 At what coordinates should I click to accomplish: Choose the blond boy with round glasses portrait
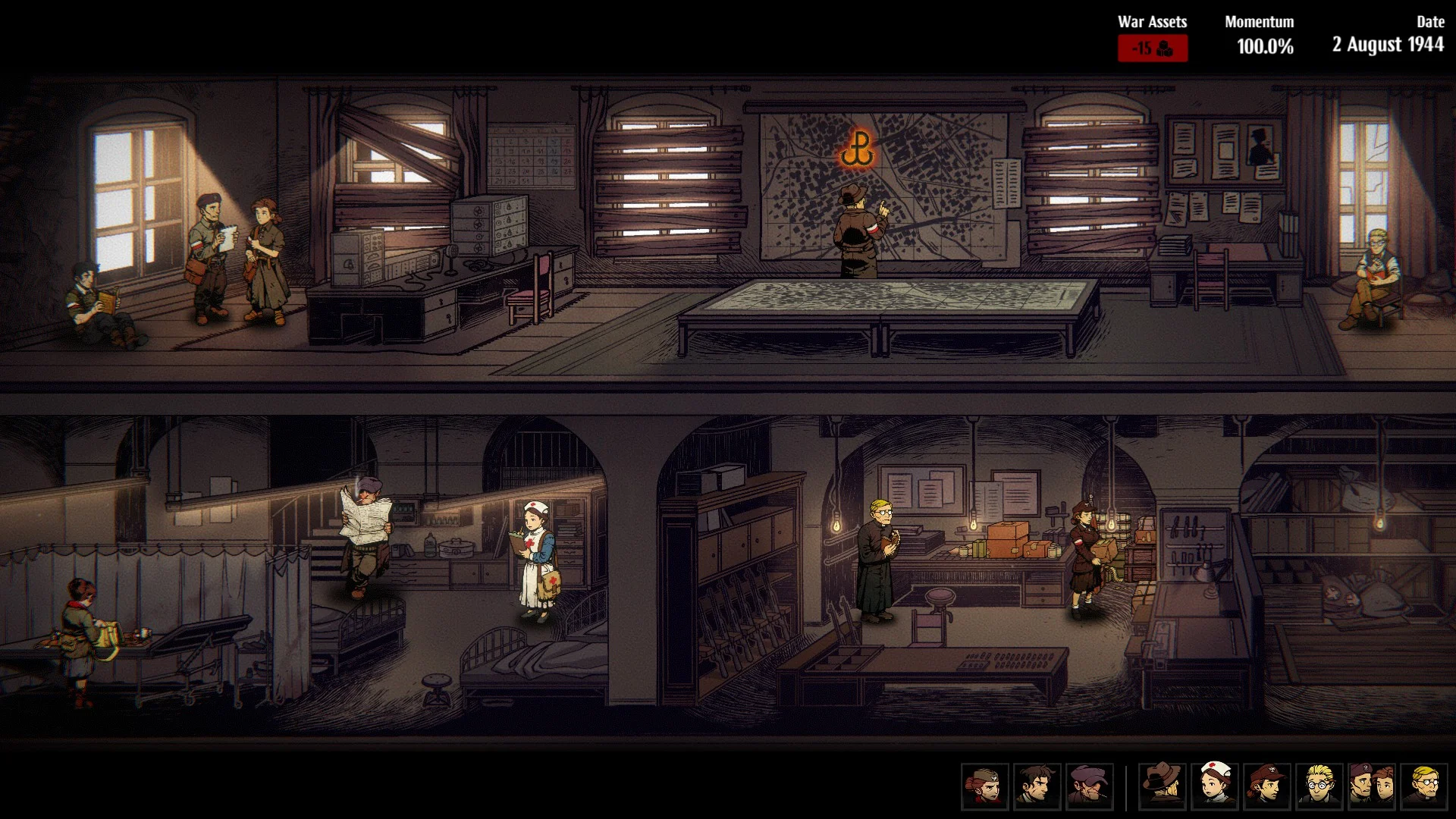click(1319, 786)
